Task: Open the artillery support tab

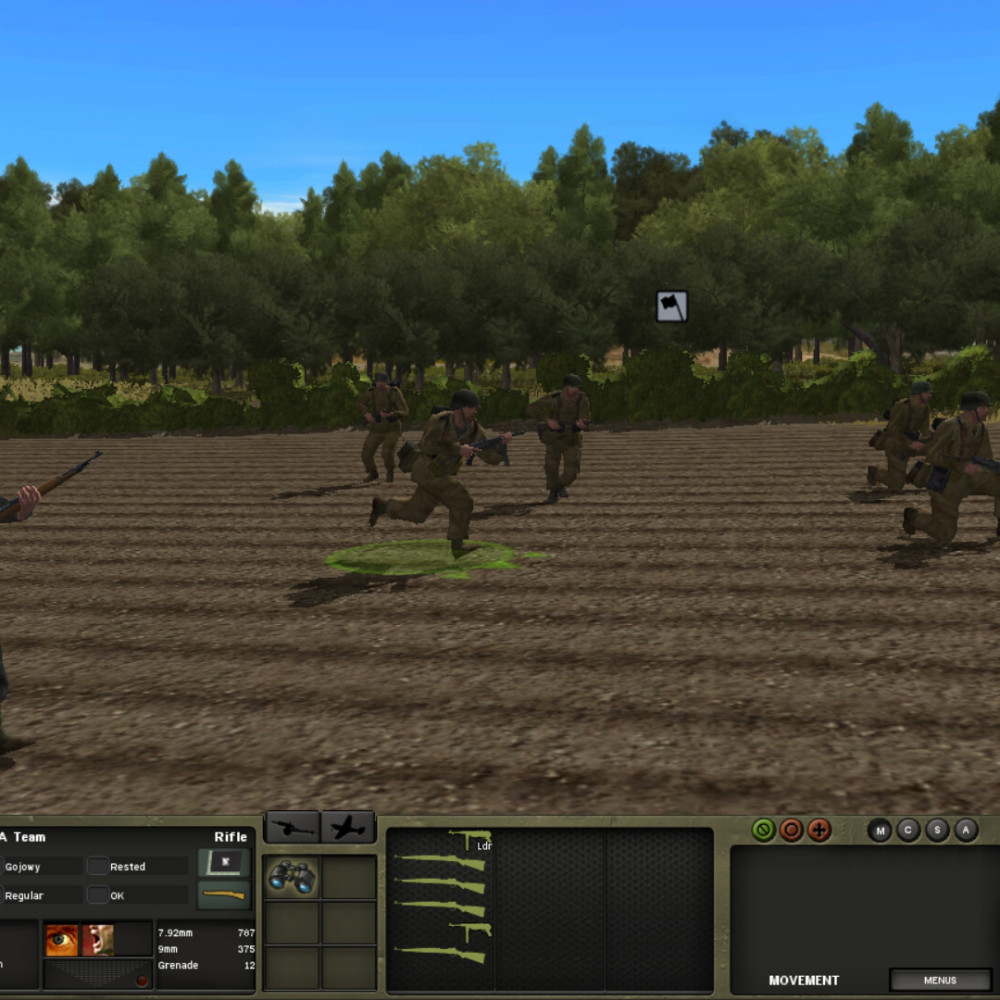Action: (x=292, y=828)
